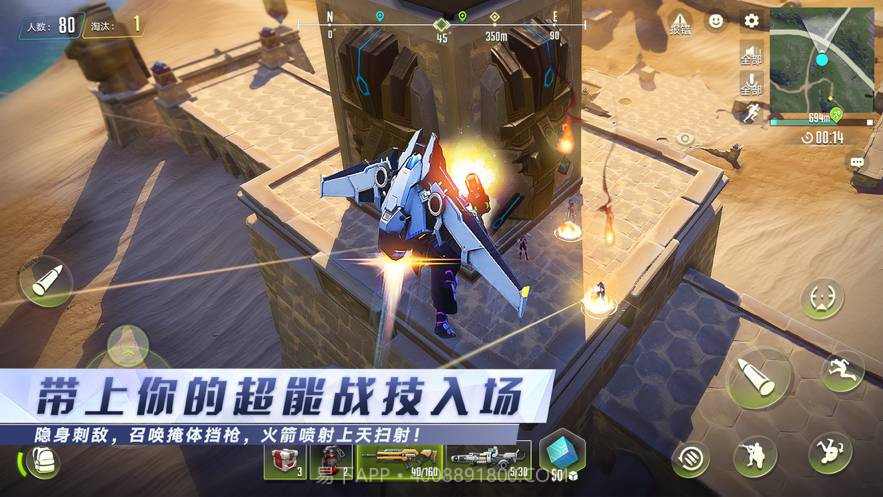The image size is (883, 497).
Task: Open the gear settings menu
Action: [751, 20]
